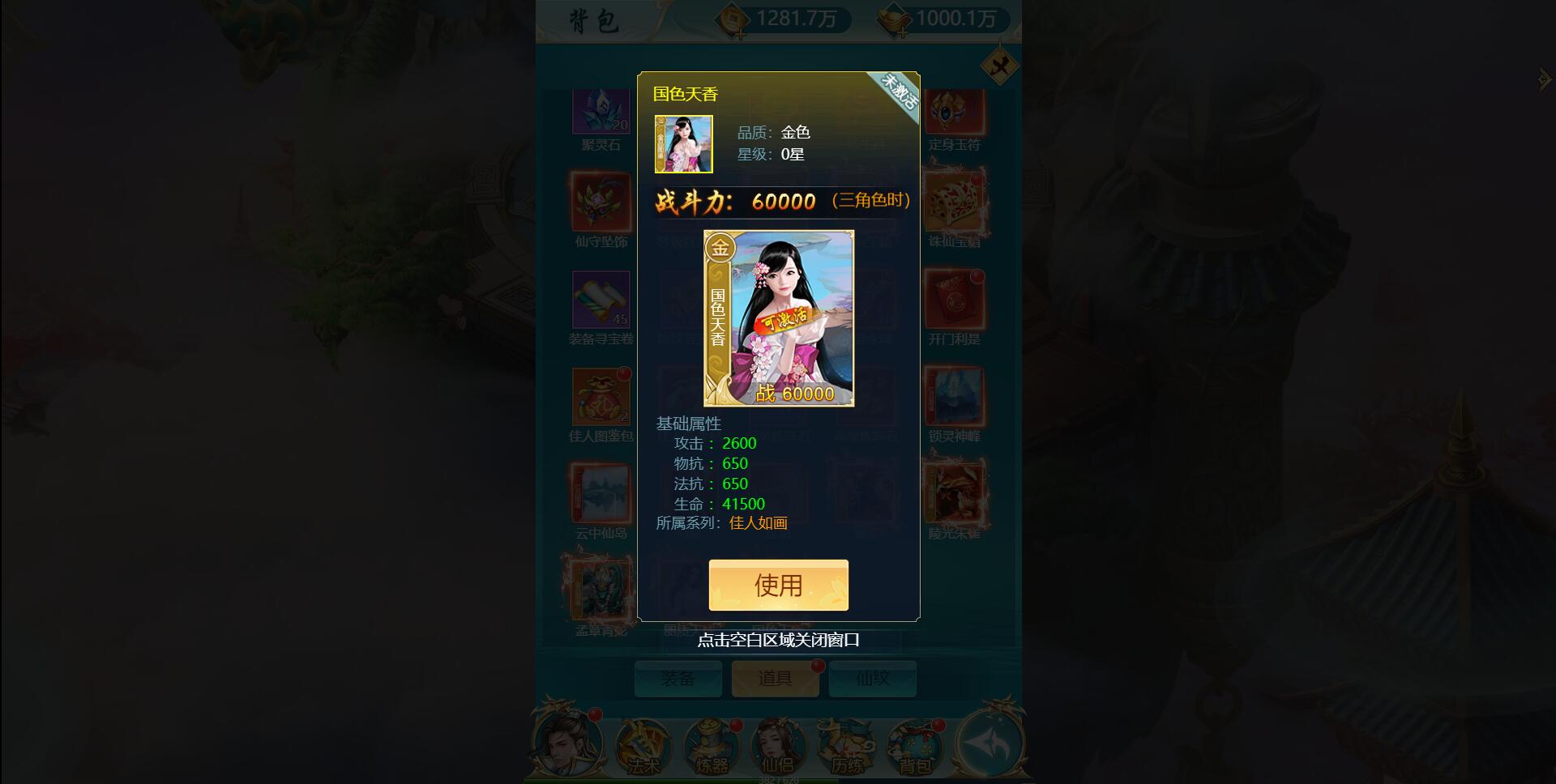Click the small 国色天香 card thumbnail

pos(682,143)
